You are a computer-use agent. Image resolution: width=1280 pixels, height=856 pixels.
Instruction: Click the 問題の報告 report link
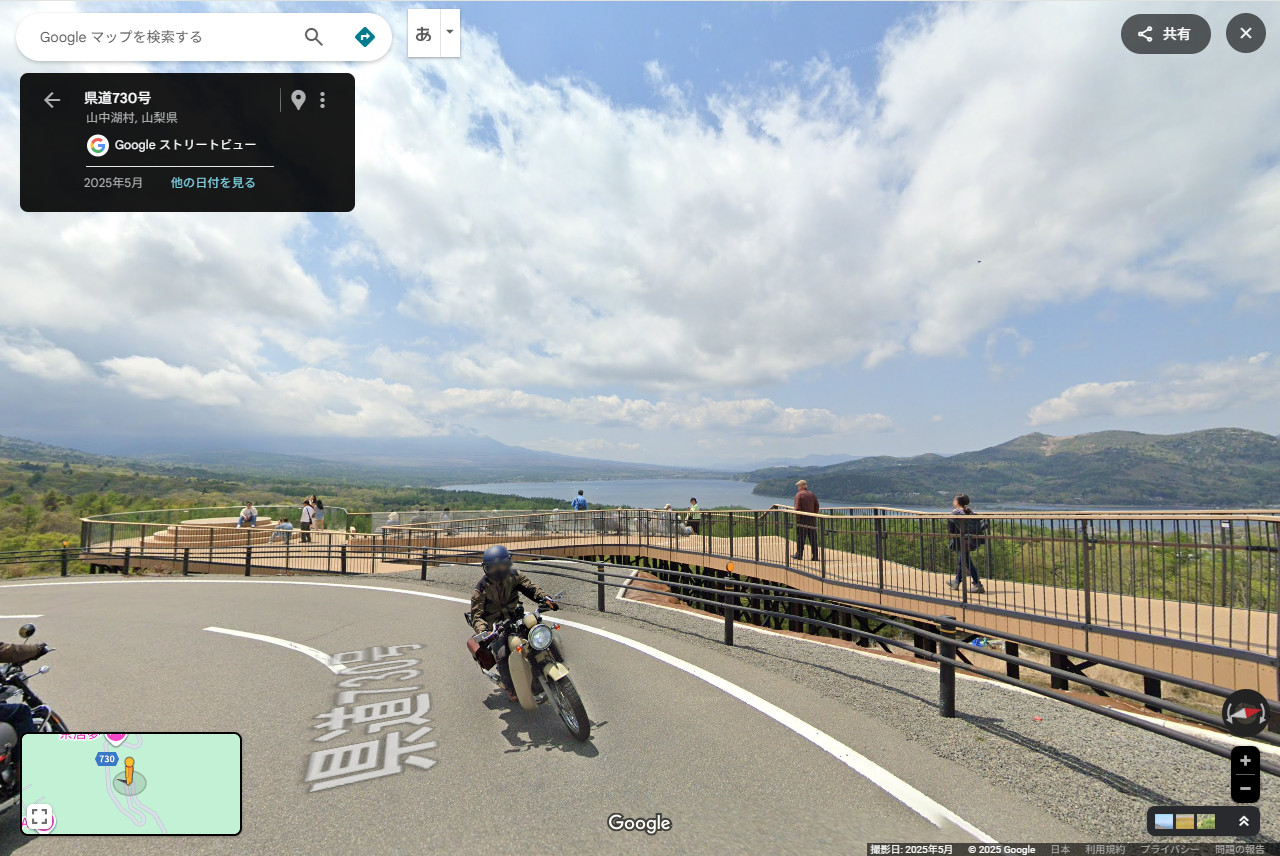click(1240, 850)
